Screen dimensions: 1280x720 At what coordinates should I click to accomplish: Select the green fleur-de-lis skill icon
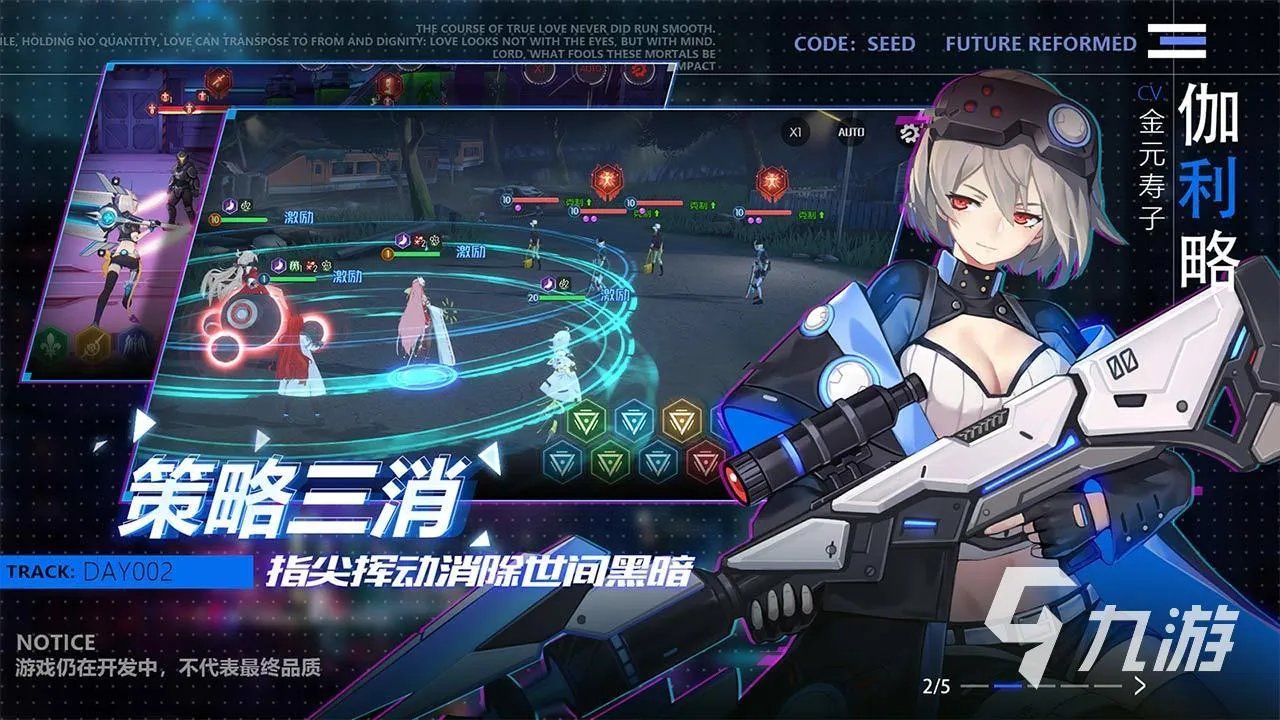click(51, 344)
